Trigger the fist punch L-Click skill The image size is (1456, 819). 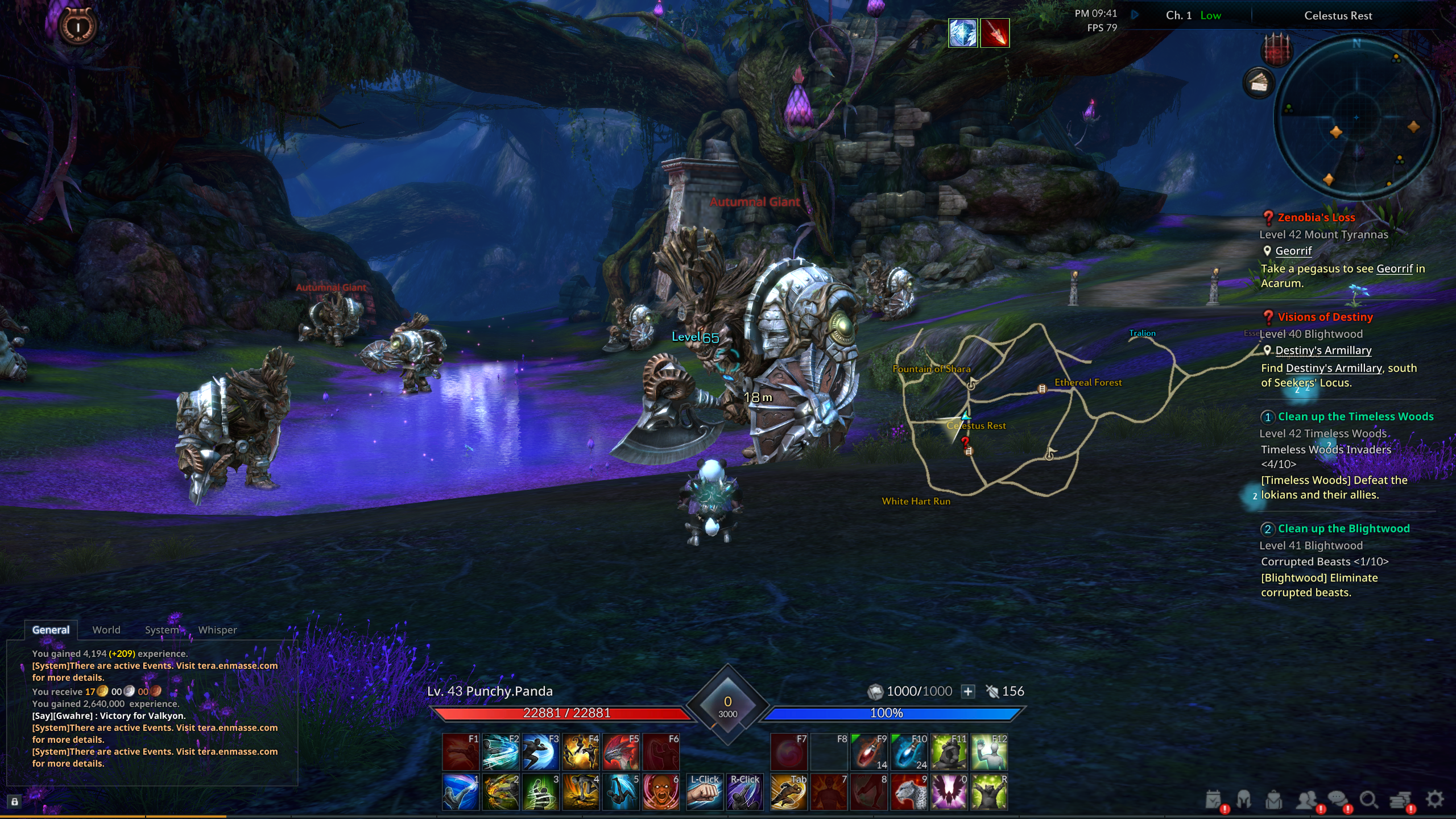pos(705,792)
